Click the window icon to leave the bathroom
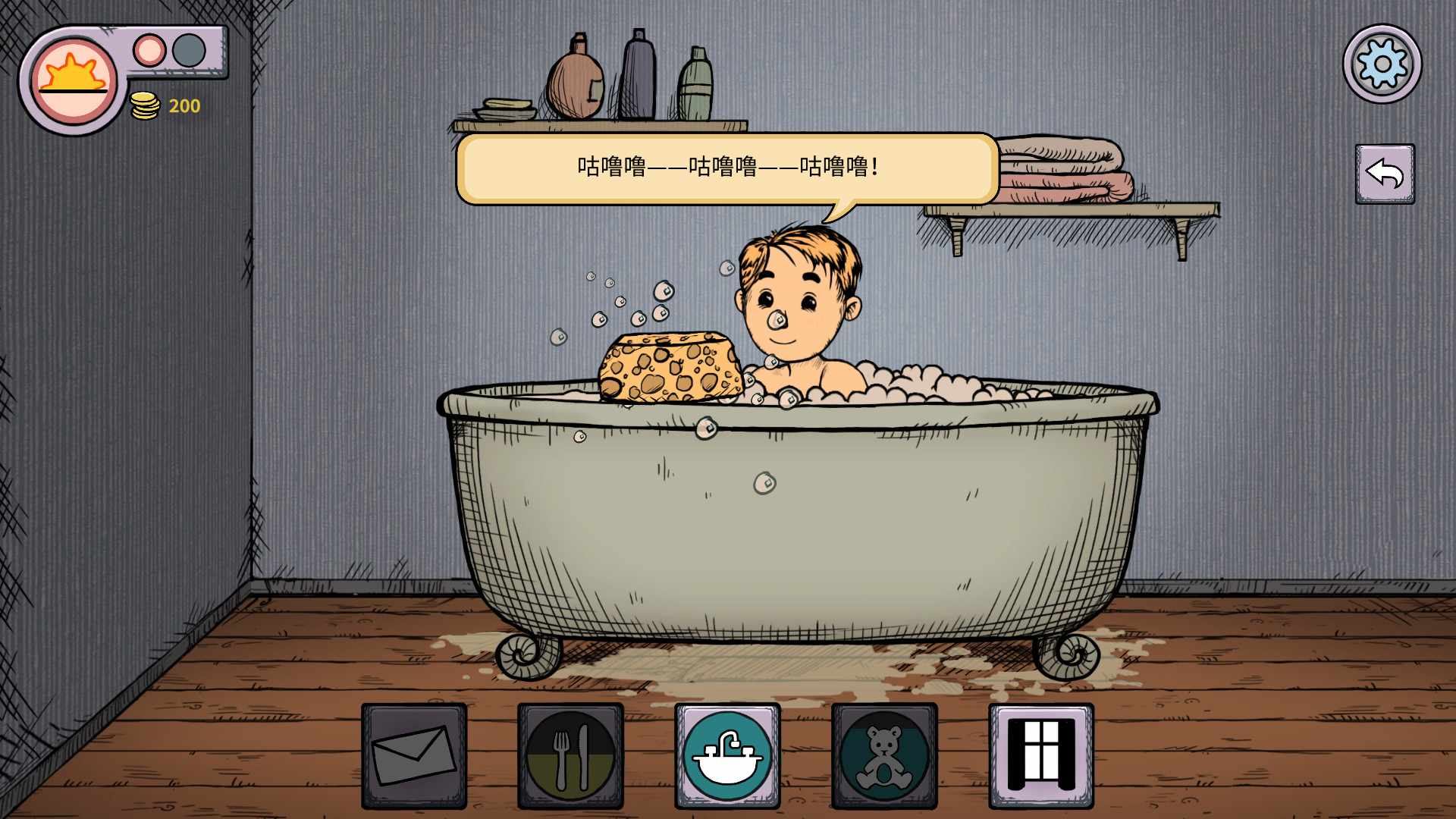 point(1041,752)
